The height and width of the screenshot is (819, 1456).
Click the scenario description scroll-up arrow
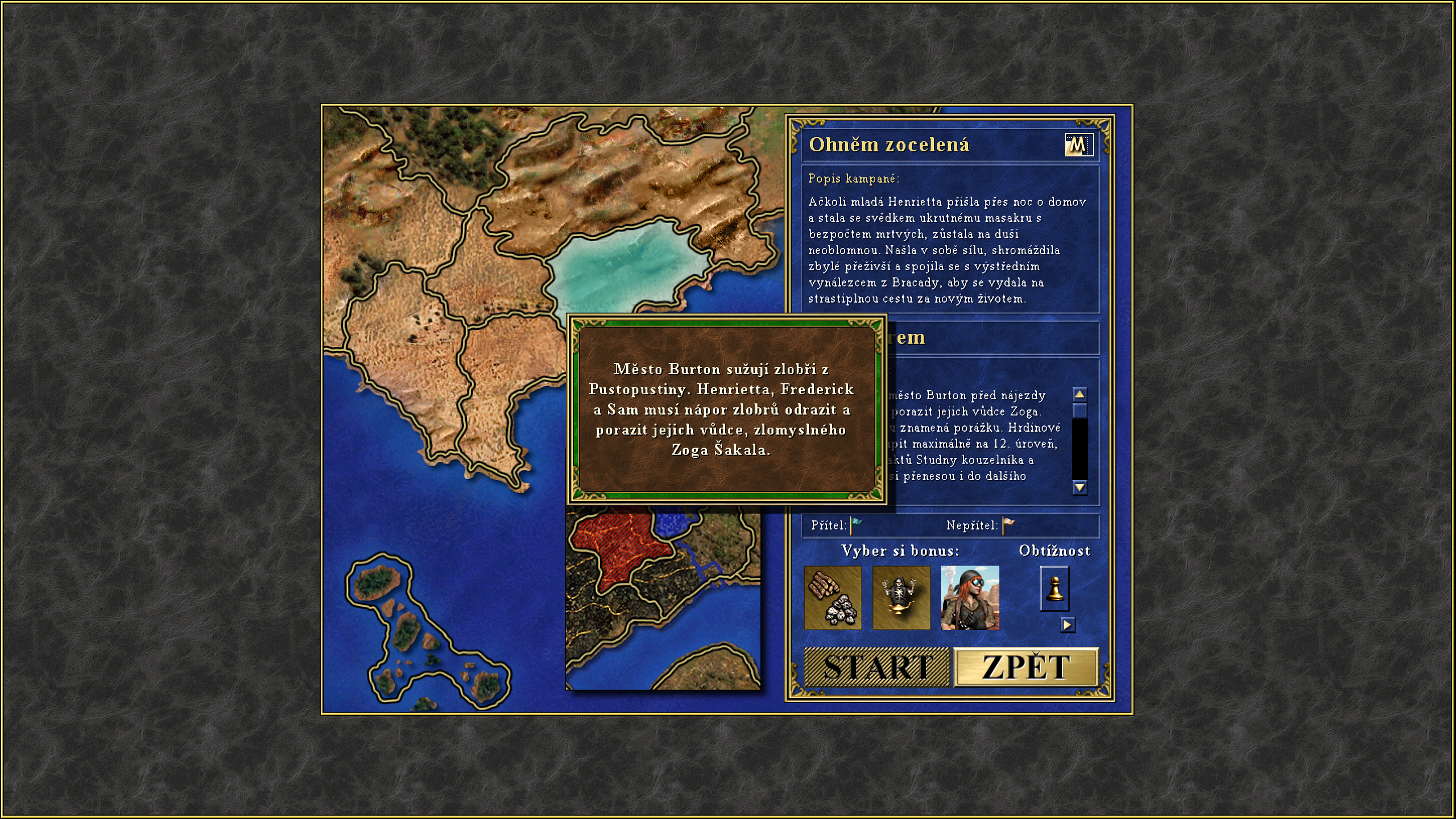[1079, 394]
